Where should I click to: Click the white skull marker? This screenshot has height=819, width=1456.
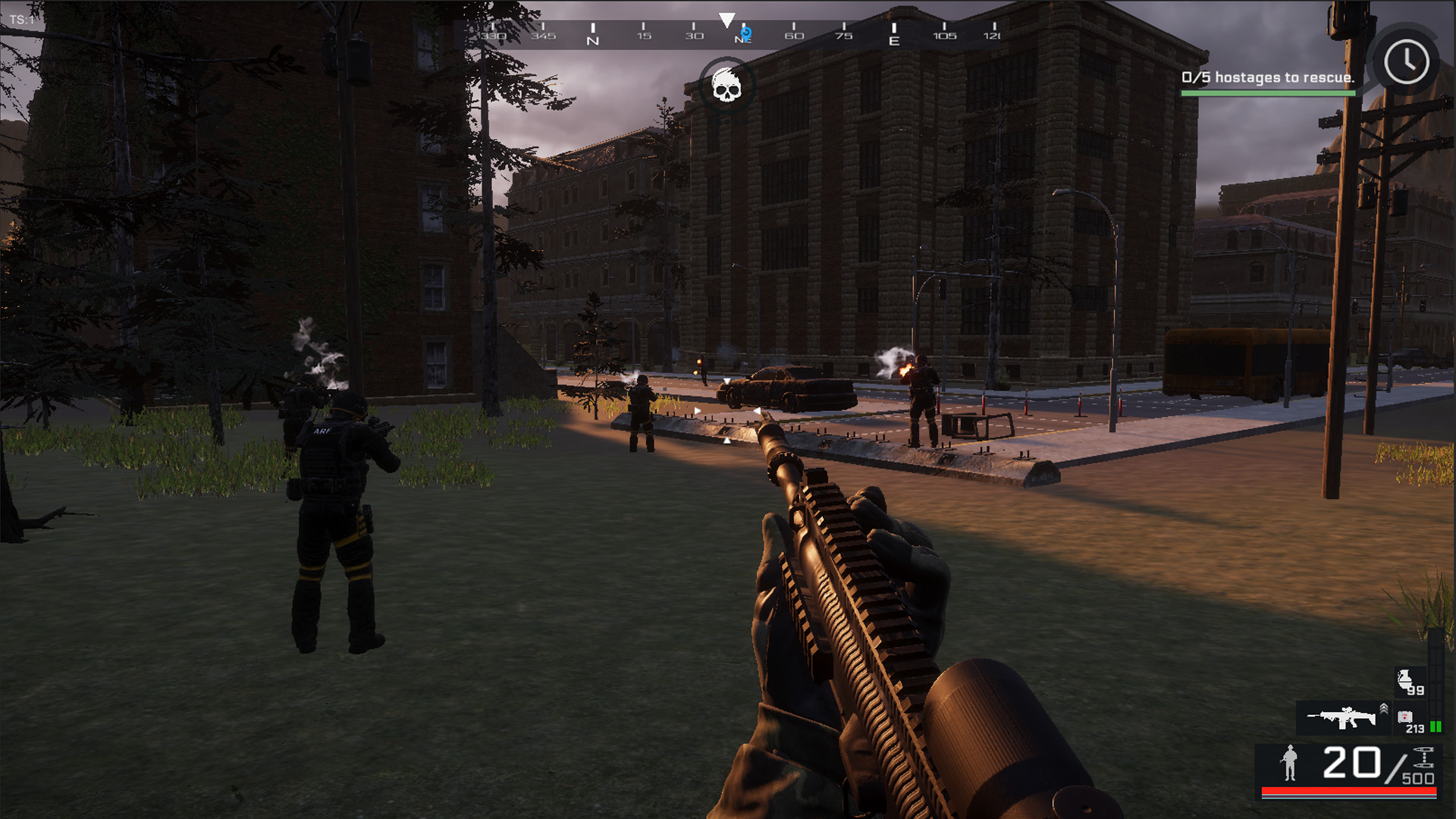[726, 86]
